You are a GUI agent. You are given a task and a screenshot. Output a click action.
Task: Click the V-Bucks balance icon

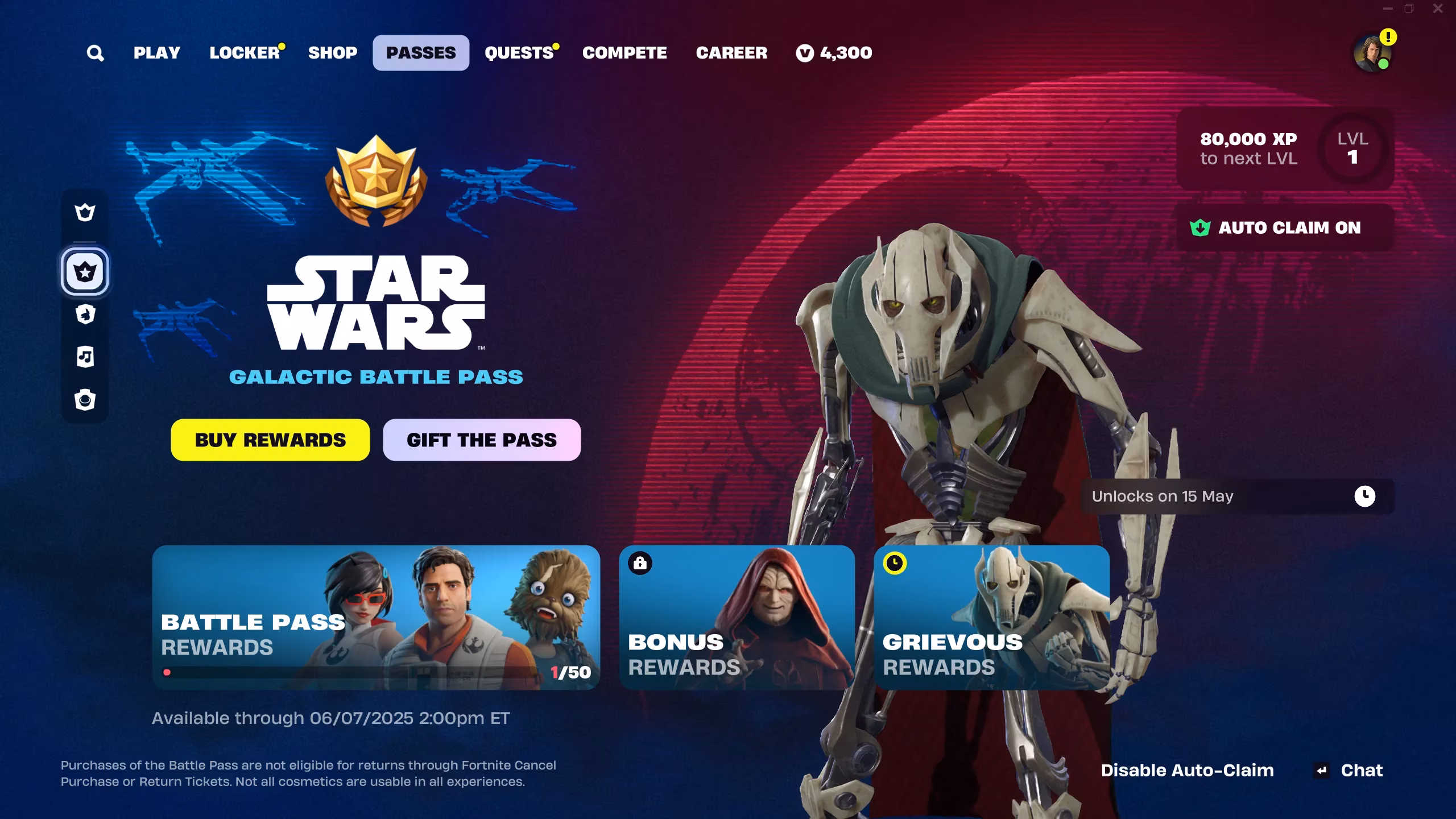pos(804,52)
